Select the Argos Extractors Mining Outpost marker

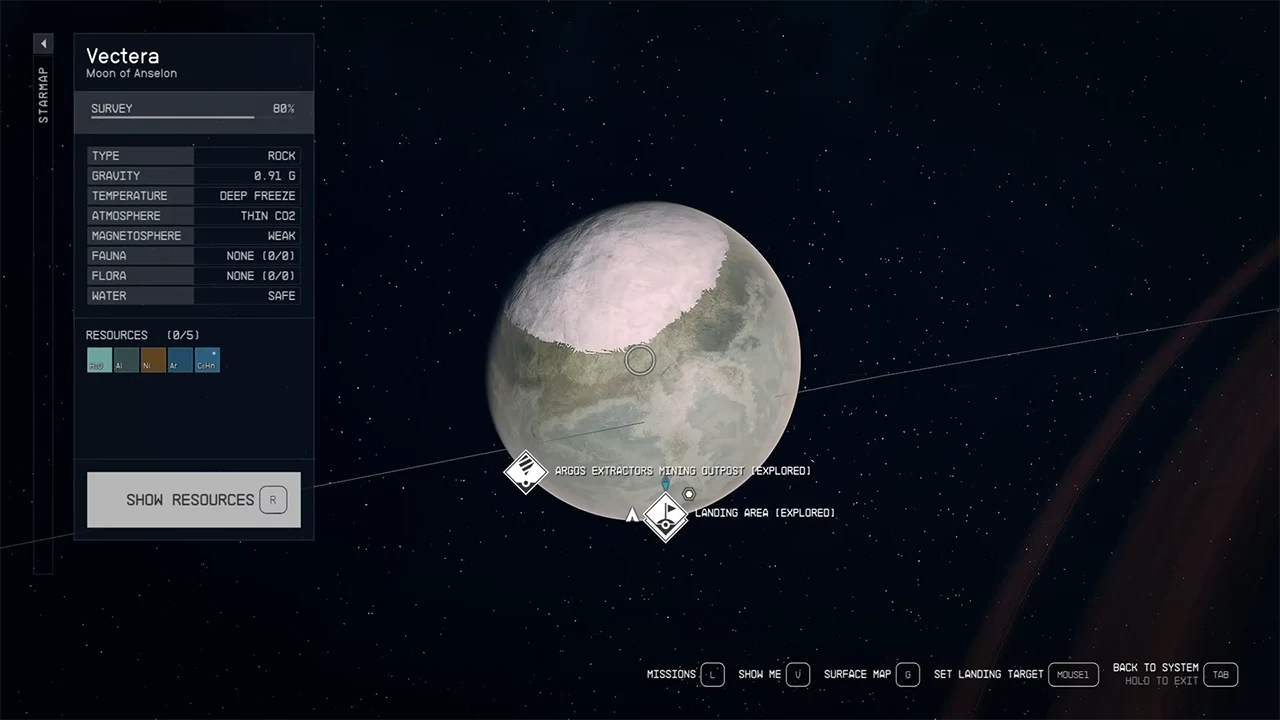(525, 472)
